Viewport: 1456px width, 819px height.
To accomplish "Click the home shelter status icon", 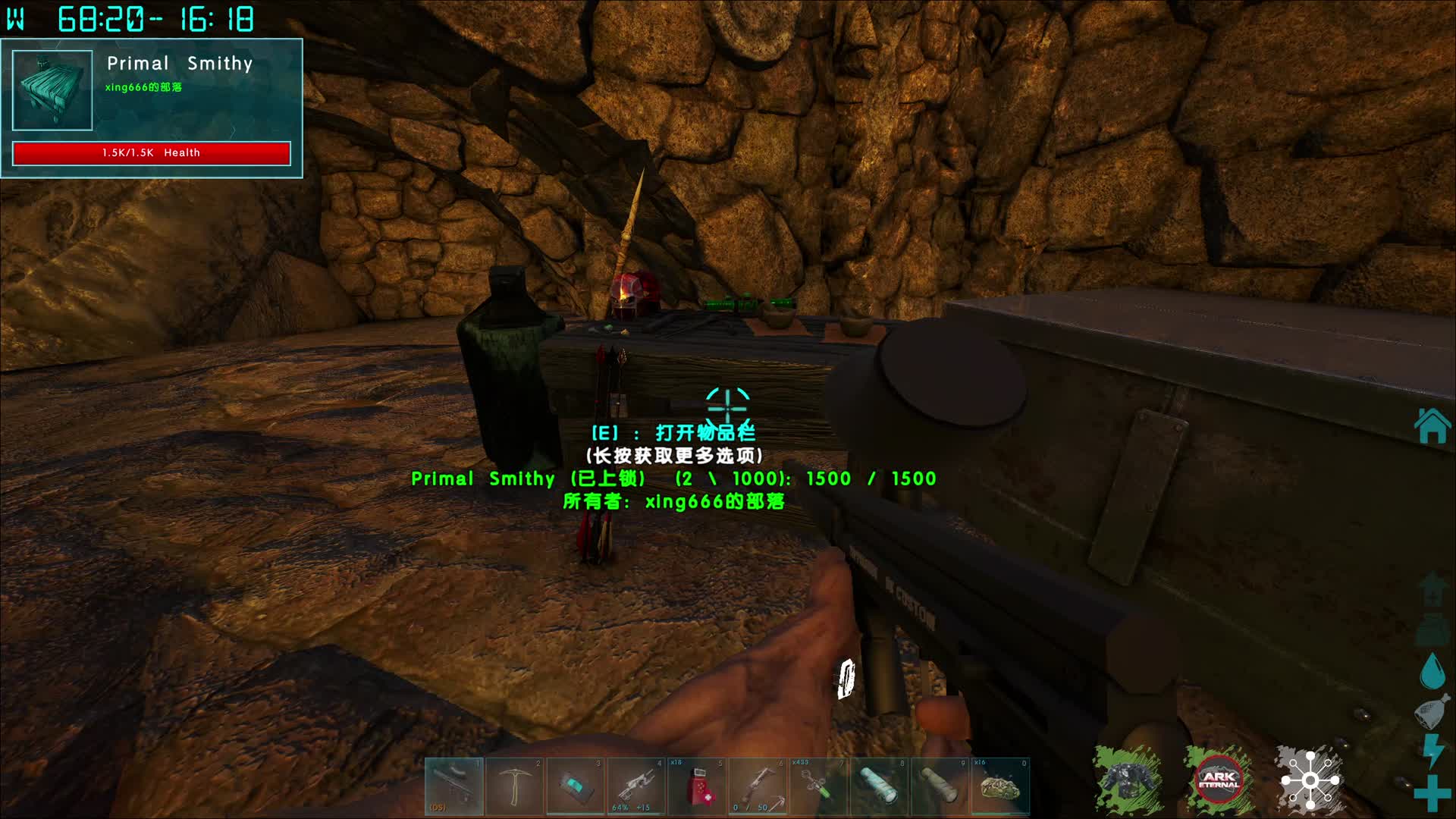I will pyautogui.click(x=1432, y=426).
